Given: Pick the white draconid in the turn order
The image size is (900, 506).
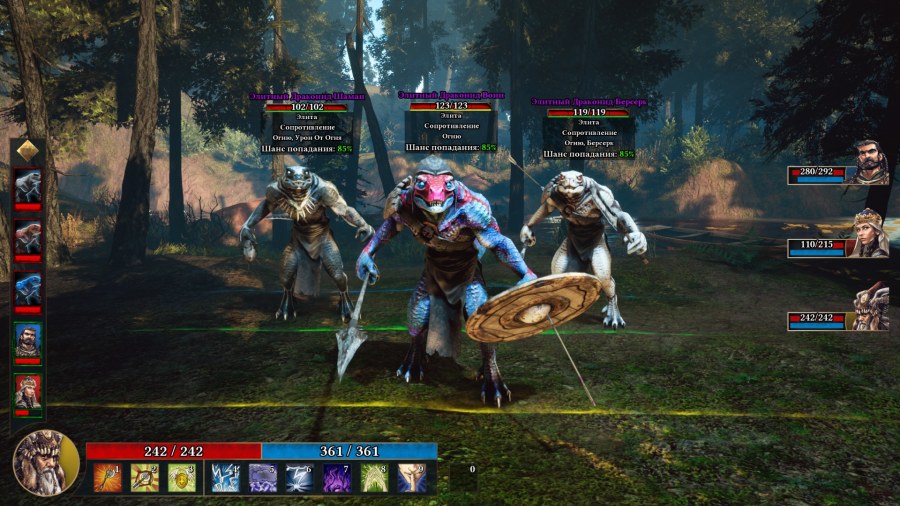Looking at the screenshot, I should tap(28, 187).
